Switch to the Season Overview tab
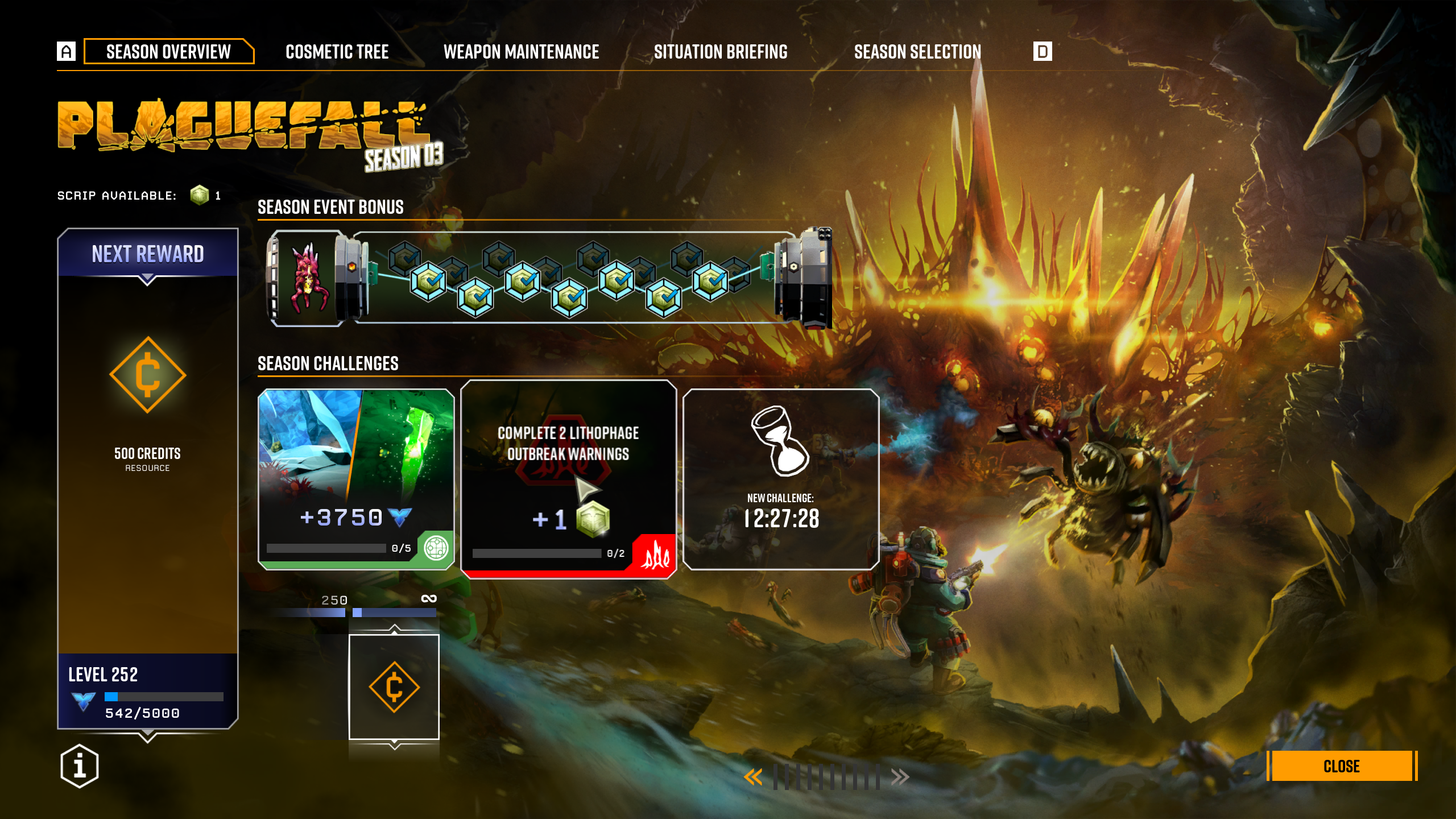This screenshot has height=819, width=1456. click(x=168, y=52)
